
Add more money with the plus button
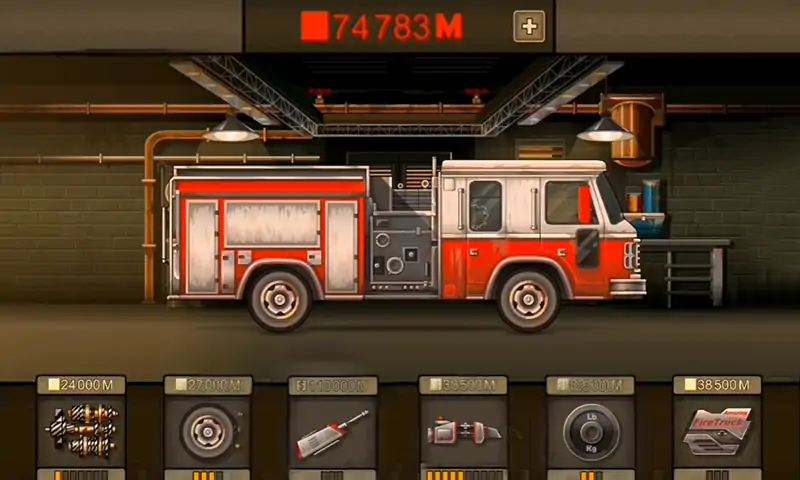pos(529,27)
